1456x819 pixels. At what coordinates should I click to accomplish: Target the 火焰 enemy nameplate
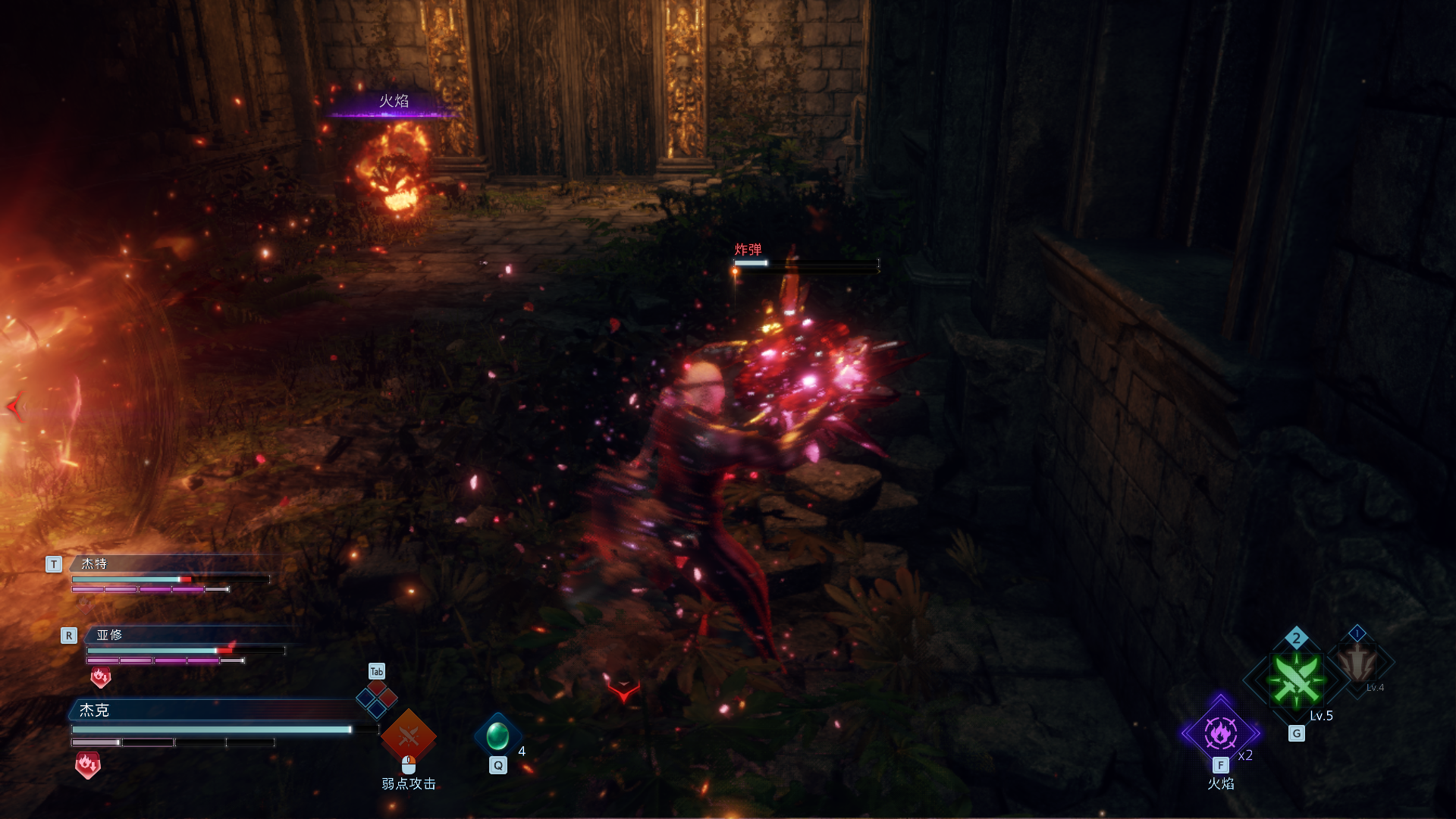click(x=394, y=101)
